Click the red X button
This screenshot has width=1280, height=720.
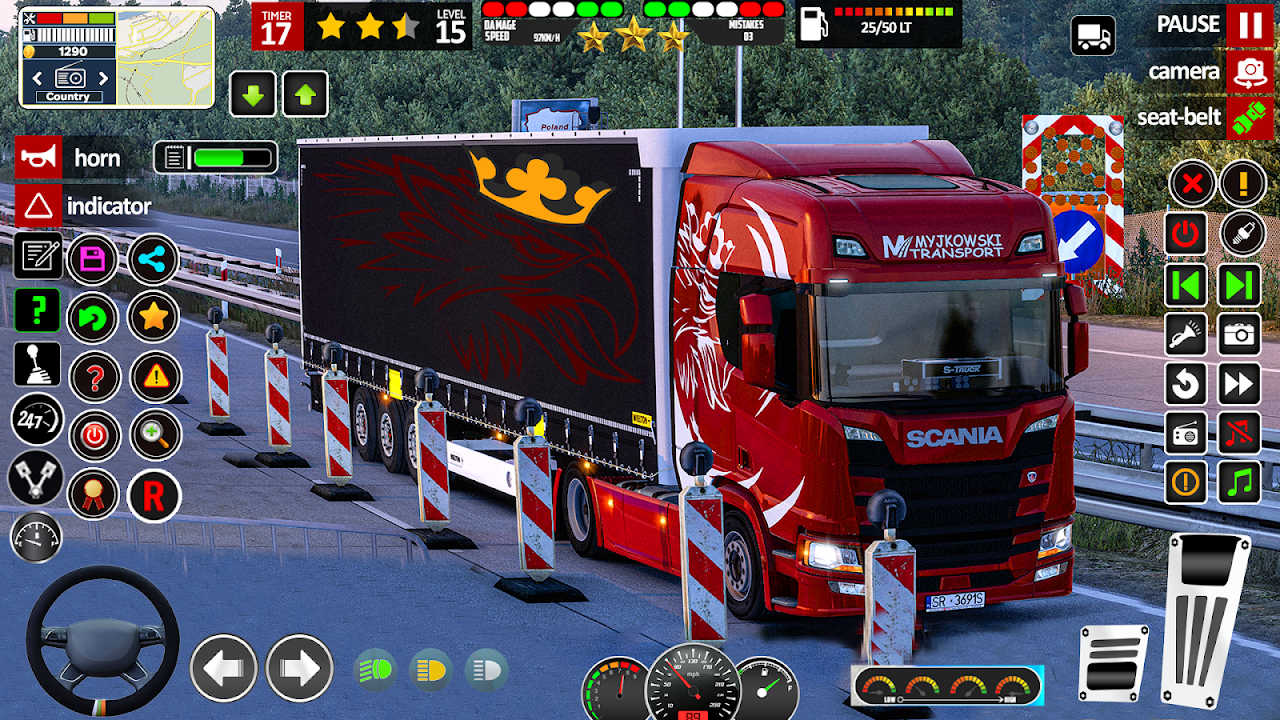1191,184
